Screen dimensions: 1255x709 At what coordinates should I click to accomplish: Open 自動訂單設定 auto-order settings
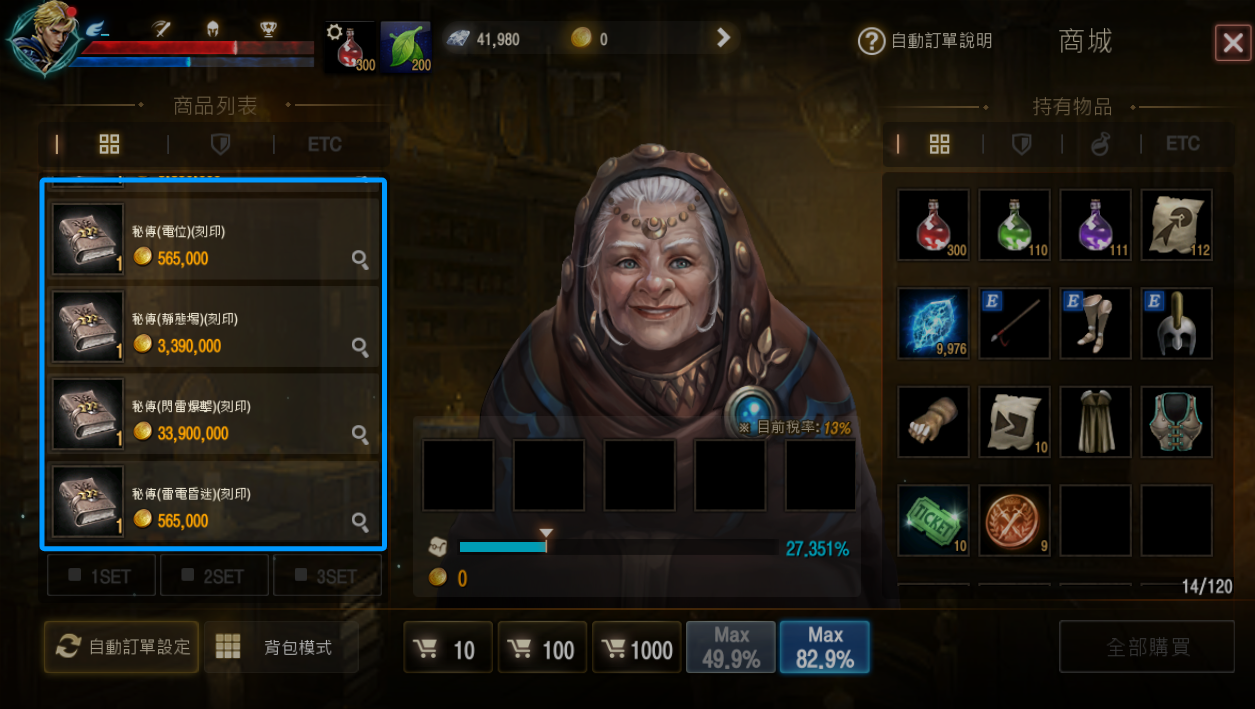(122, 646)
